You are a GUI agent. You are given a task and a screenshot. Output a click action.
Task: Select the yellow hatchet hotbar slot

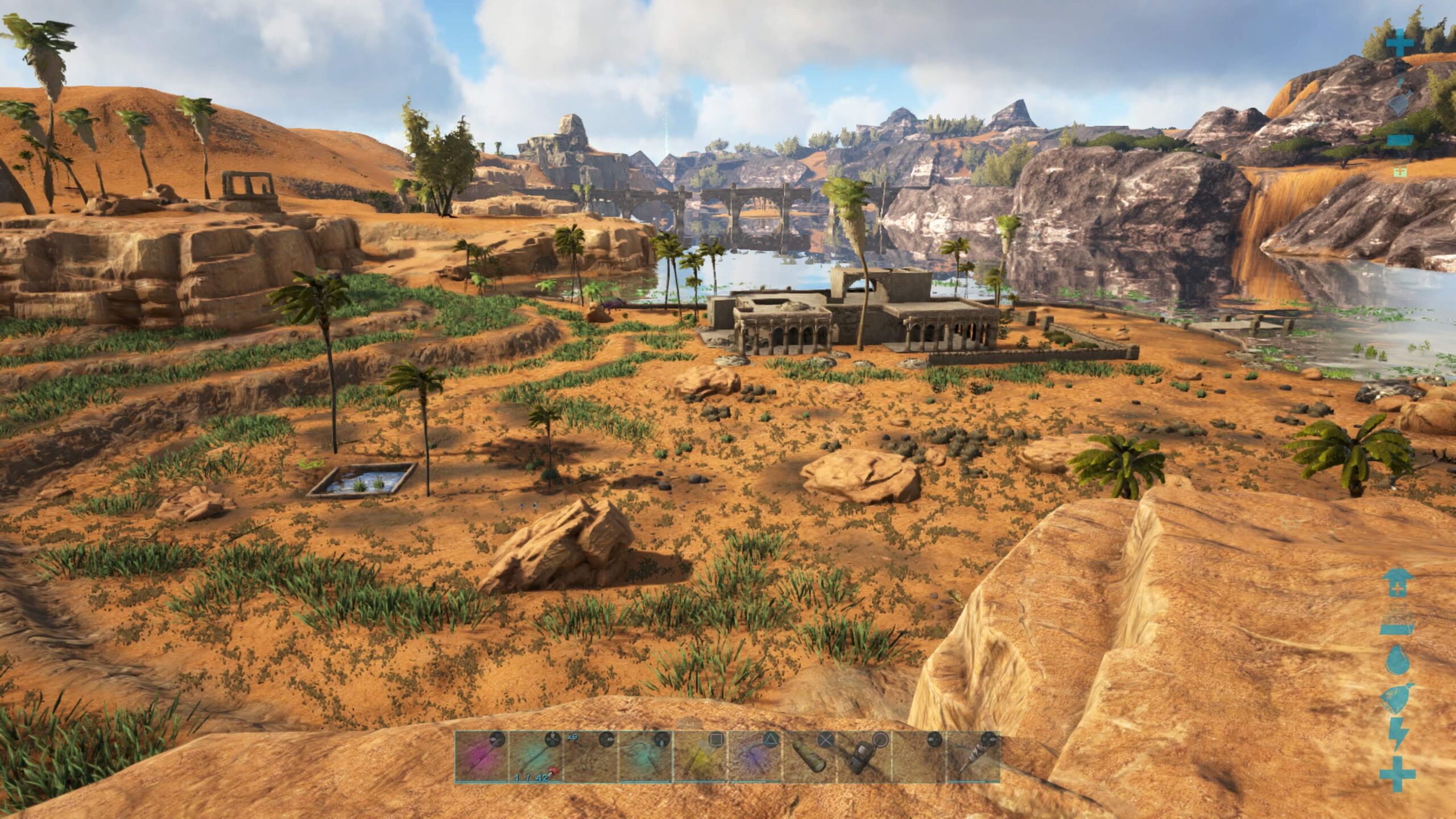pos(700,756)
